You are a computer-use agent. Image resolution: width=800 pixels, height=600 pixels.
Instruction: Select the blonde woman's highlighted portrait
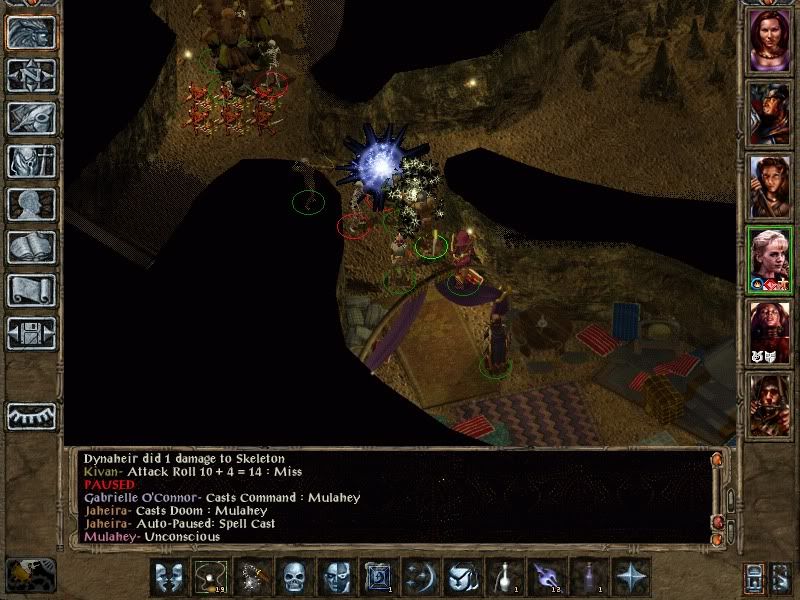pyautogui.click(x=770, y=258)
